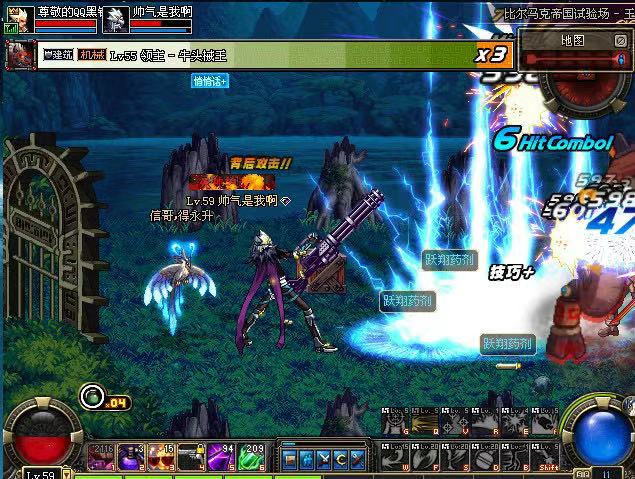Select the quick slot item with count 2116
Screen dimensions: 635x479
click(x=102, y=456)
